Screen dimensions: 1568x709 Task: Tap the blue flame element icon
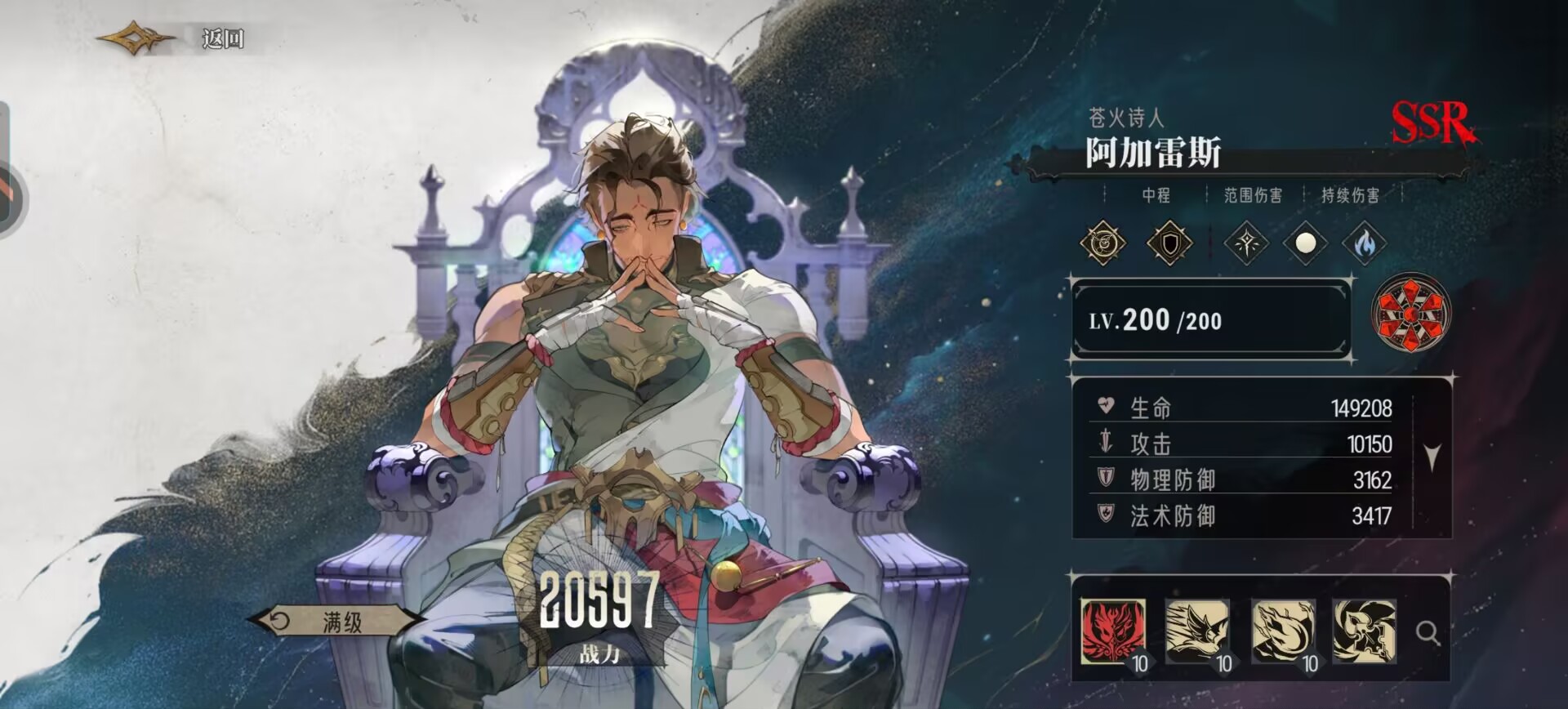tap(1363, 243)
